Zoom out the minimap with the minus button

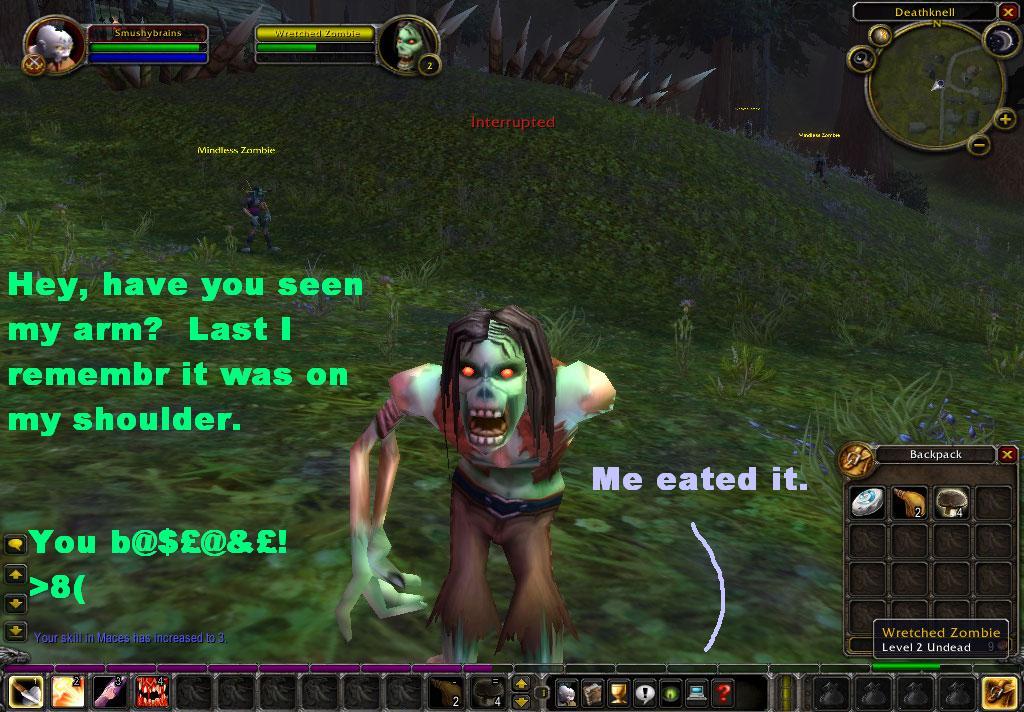tap(979, 145)
